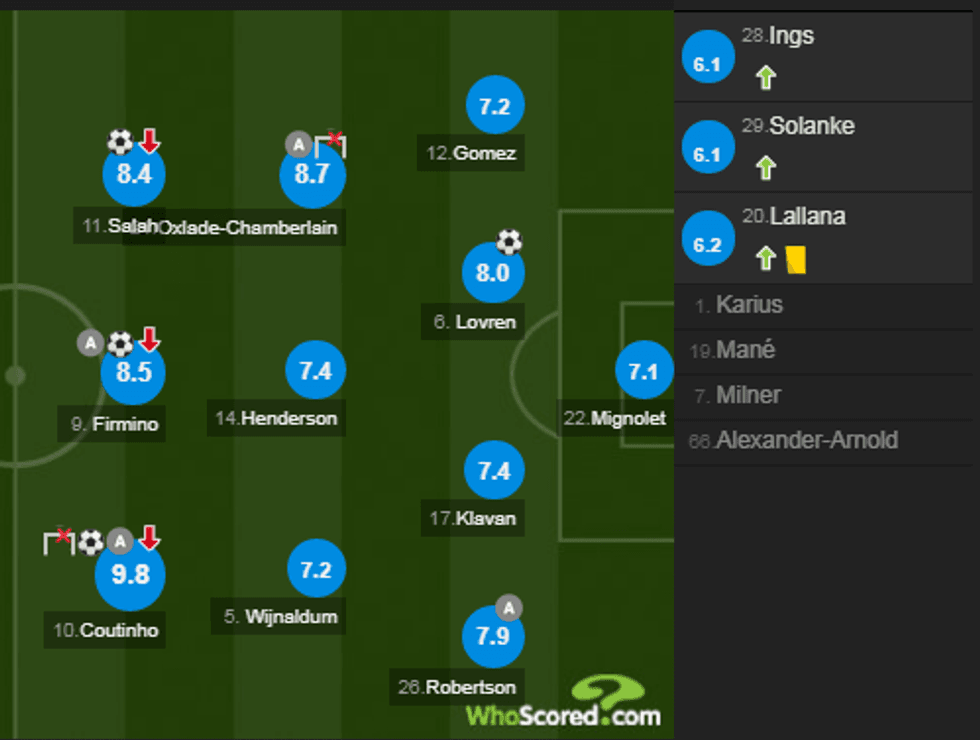Viewport: 980px width, 740px height.
Task: Click Klavan's 7.4 rating bubble
Action: (x=494, y=471)
